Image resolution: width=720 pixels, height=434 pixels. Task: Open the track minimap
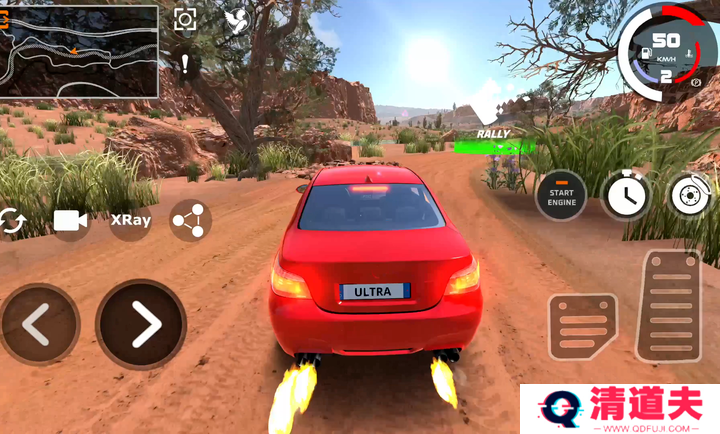point(80,51)
